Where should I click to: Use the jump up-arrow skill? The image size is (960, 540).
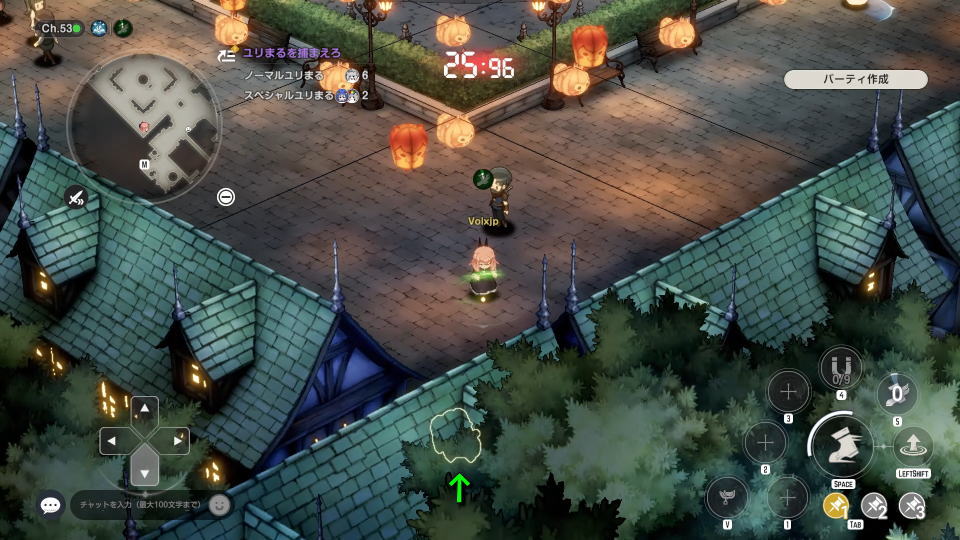click(912, 447)
